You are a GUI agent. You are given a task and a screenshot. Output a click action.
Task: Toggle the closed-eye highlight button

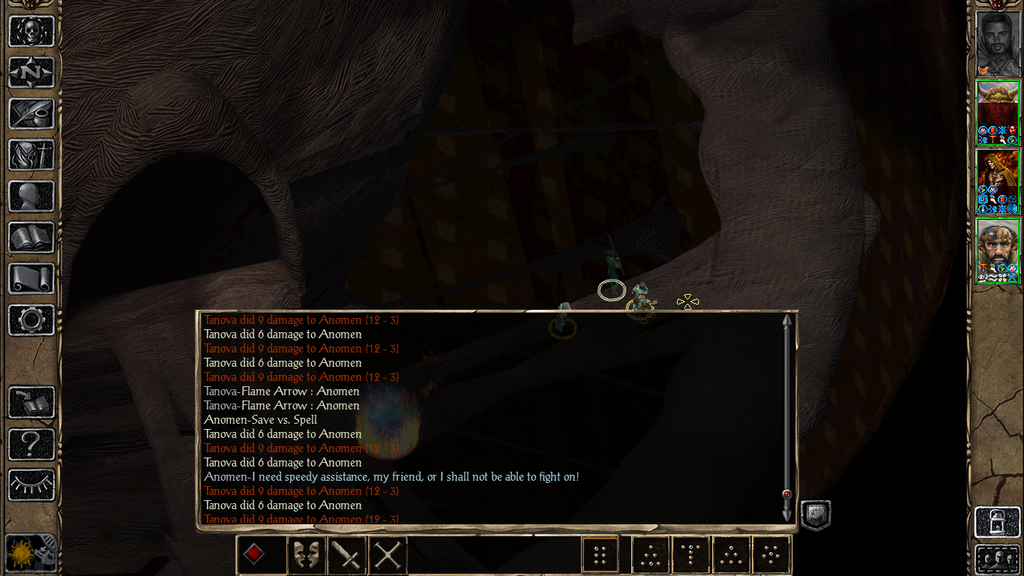[x=31, y=485]
